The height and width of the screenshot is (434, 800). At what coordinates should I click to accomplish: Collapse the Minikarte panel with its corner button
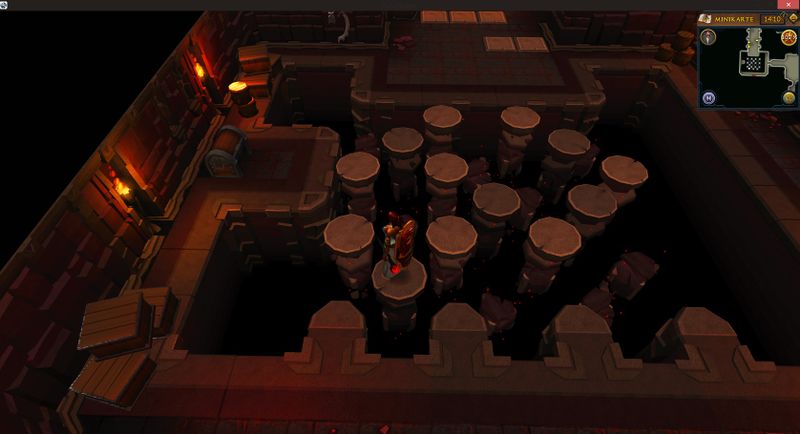coord(791,18)
